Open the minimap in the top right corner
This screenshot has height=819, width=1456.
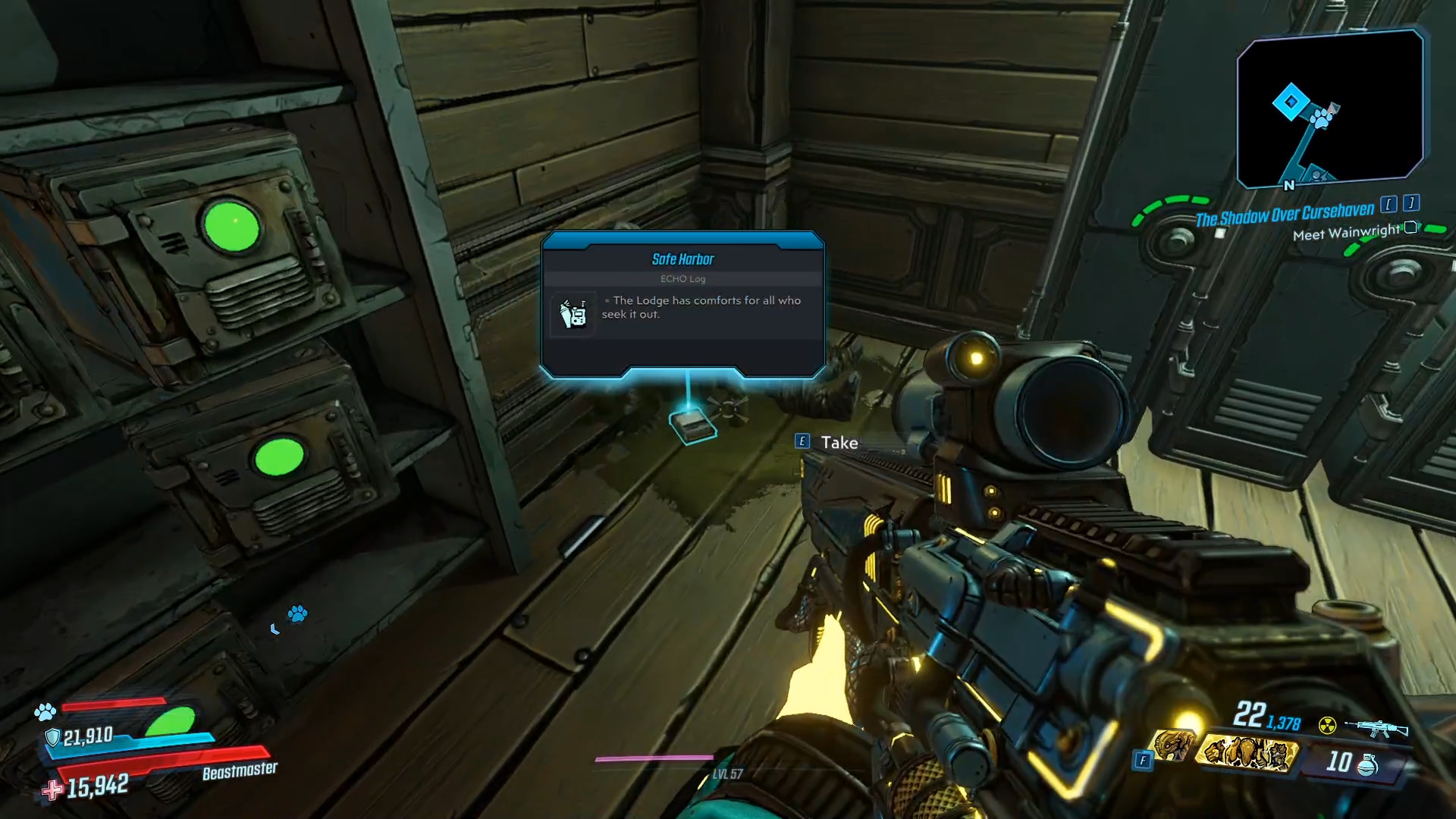[x=1331, y=106]
